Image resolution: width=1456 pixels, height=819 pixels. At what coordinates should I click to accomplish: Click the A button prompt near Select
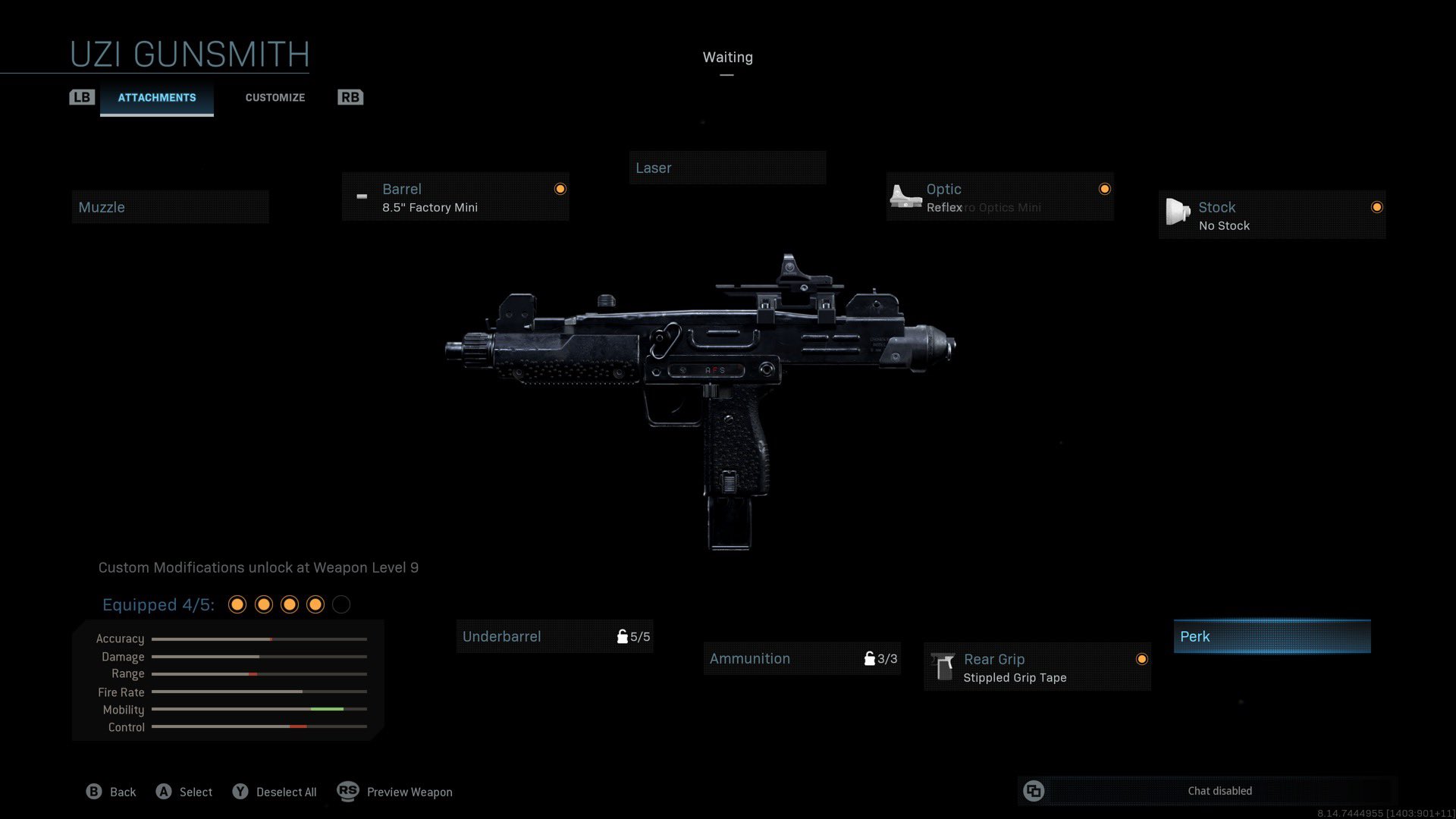tap(163, 791)
